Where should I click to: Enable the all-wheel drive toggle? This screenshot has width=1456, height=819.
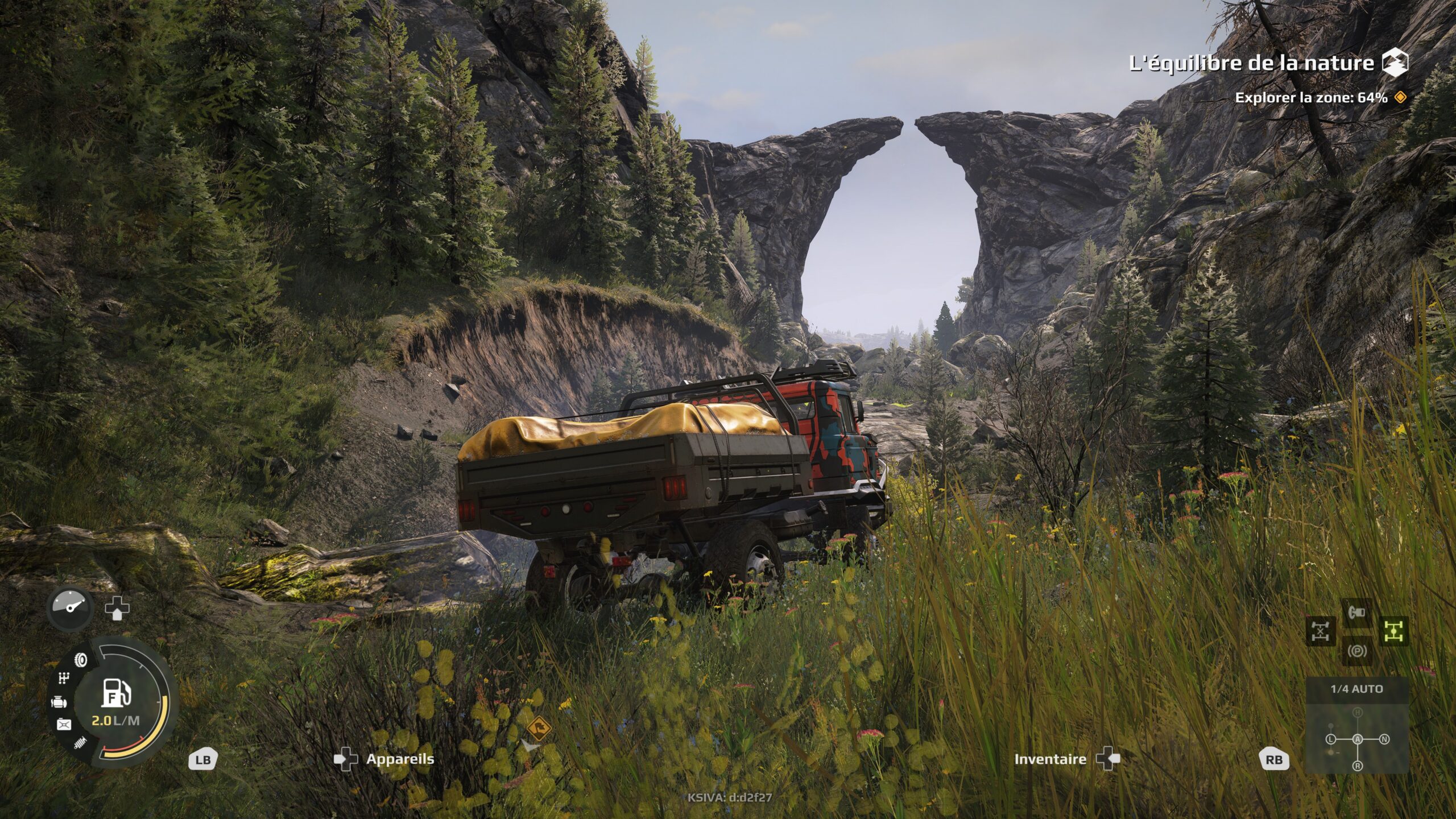click(x=1394, y=631)
